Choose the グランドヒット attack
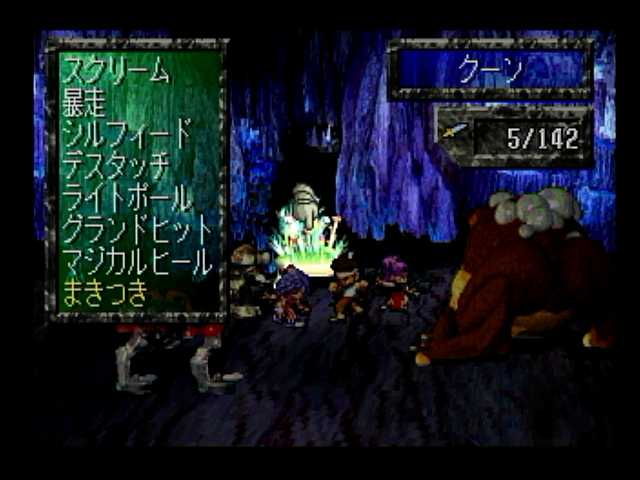 pyautogui.click(x=137, y=229)
